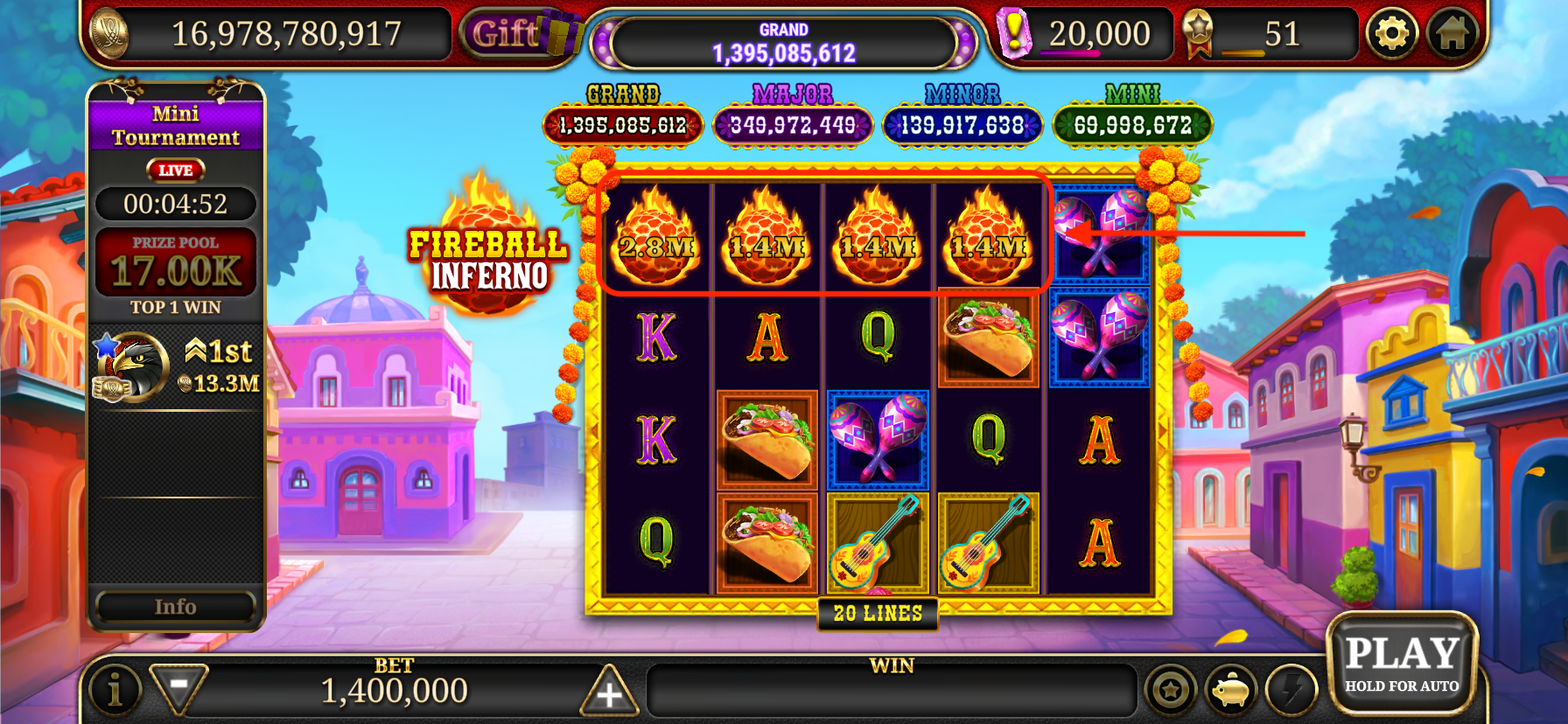
Task: Open the star coin icon beside piggy bank
Action: [x=1171, y=691]
